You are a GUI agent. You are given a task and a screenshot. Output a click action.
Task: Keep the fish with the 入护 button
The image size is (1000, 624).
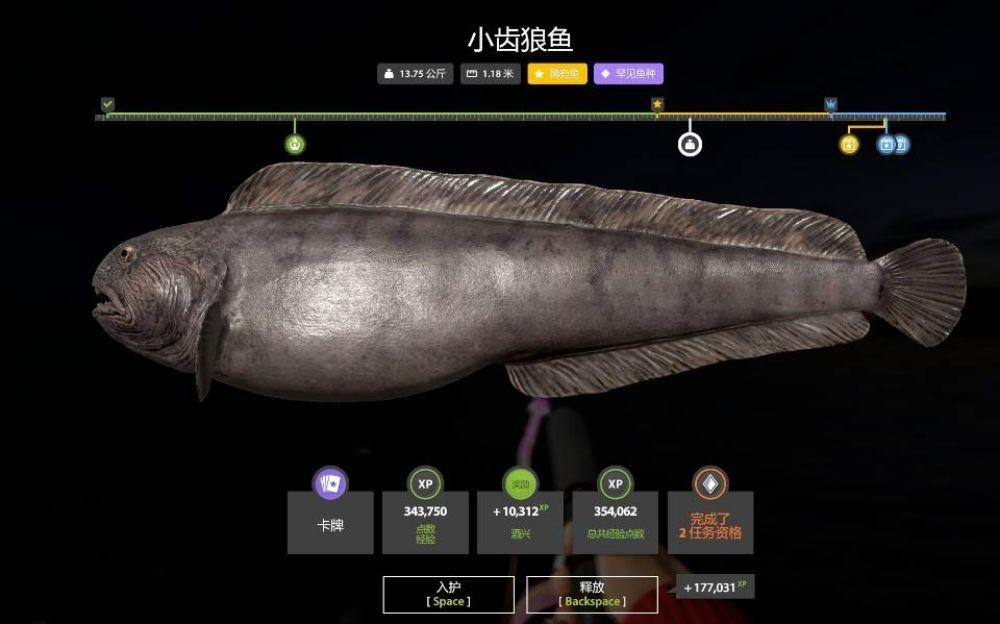tap(448, 594)
